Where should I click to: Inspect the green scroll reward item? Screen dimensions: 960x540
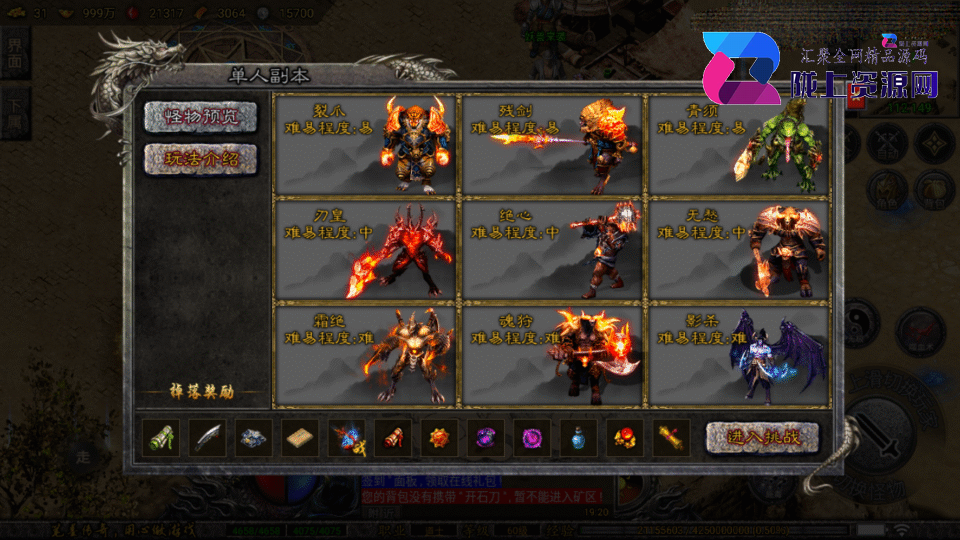coord(162,438)
